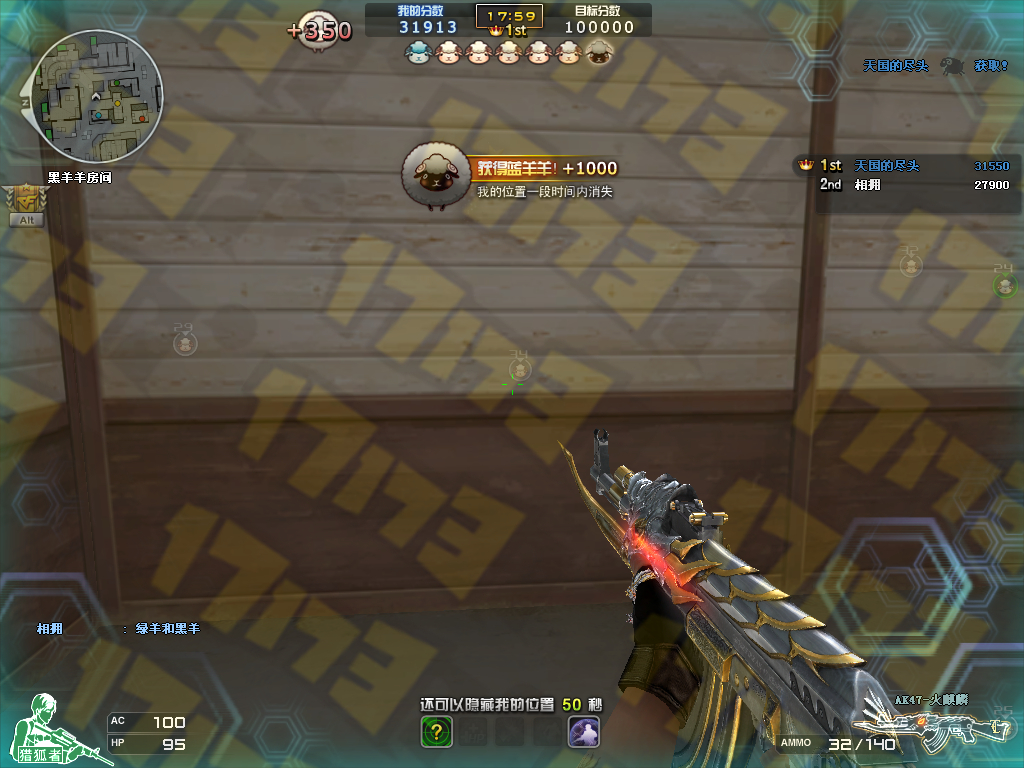
Task: Click the 2nd place player 相翔
Action: tap(866, 185)
